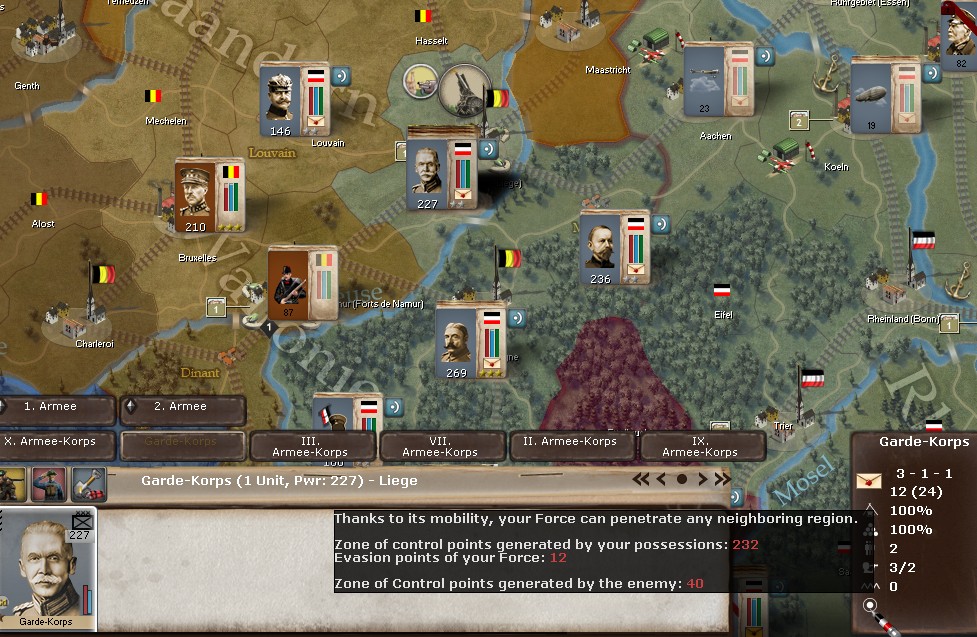
Task: Switch to VII. Armee-Korps tab
Action: pos(440,446)
